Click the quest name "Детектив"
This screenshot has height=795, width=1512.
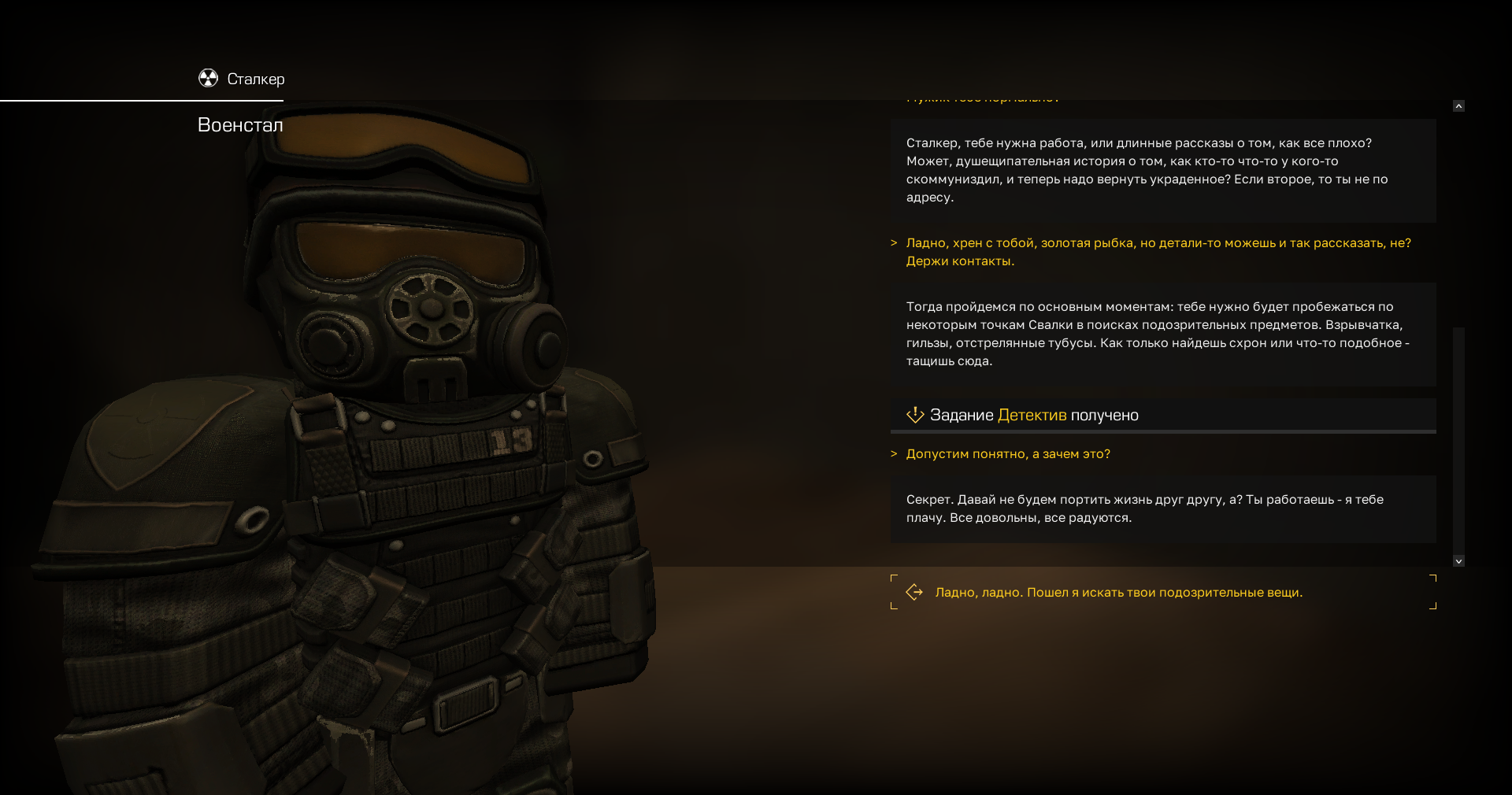1032,416
